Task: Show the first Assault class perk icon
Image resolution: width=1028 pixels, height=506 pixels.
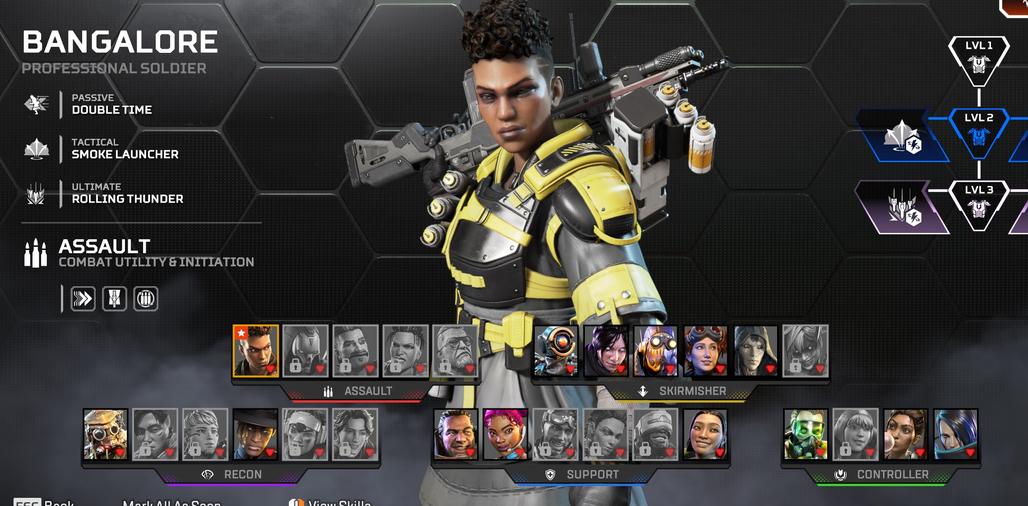Action: (x=83, y=298)
